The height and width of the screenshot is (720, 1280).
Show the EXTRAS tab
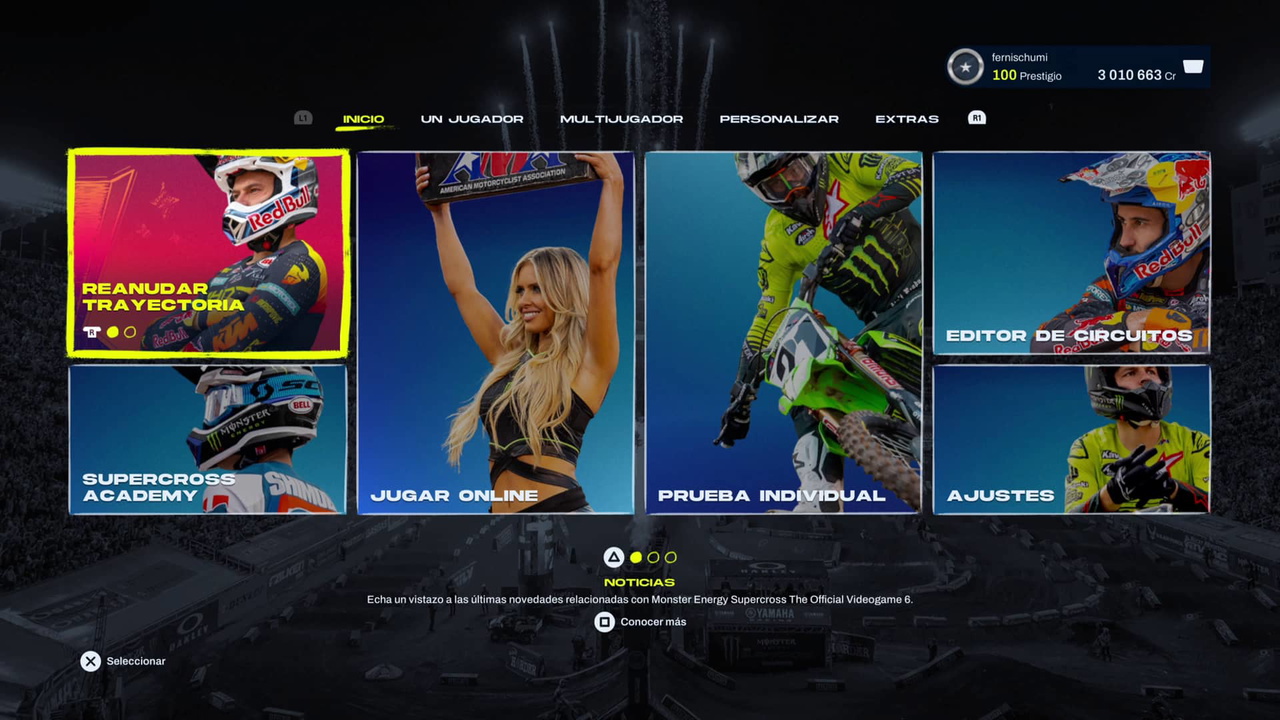tap(906, 119)
